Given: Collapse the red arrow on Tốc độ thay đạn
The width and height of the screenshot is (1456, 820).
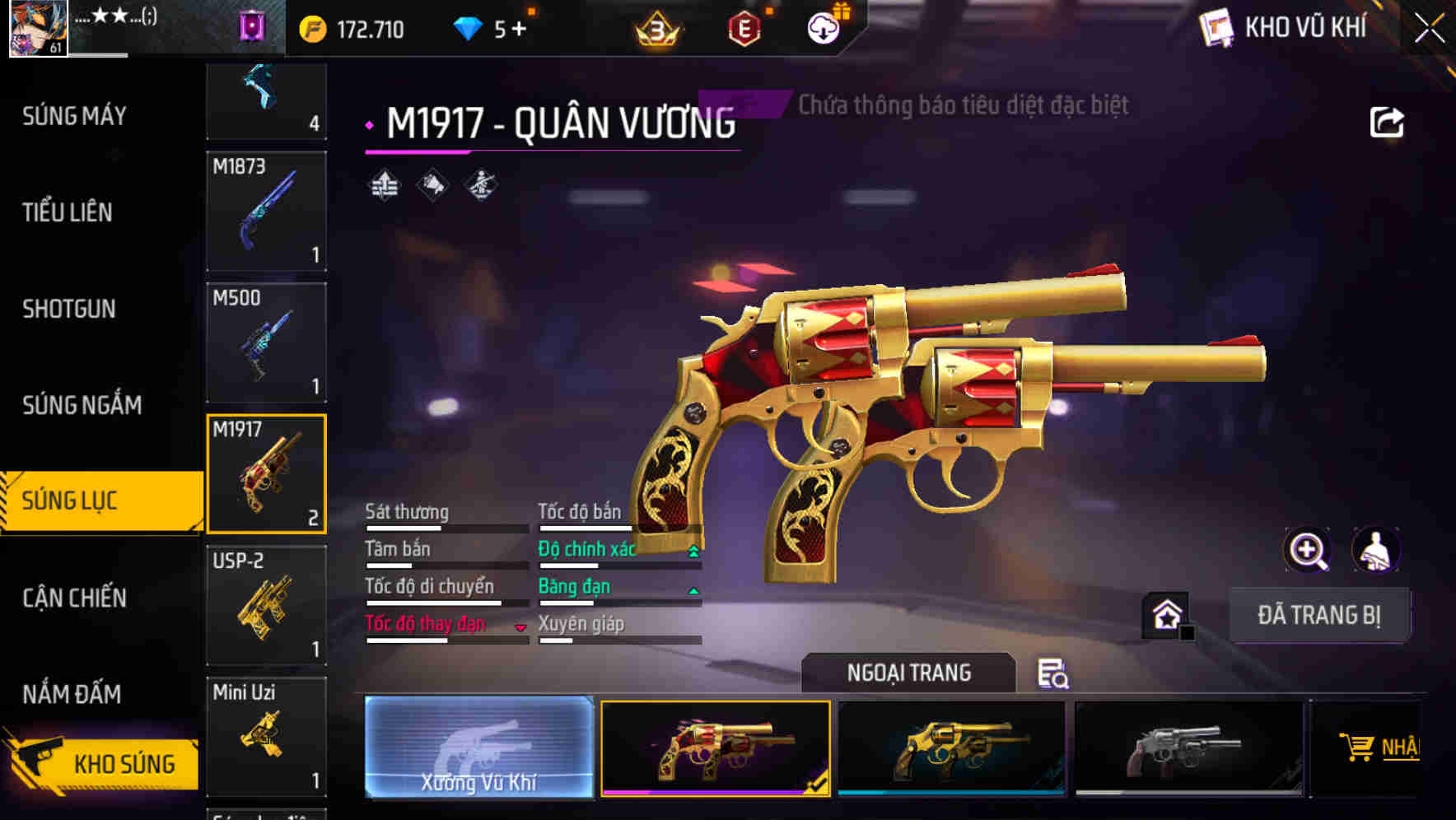Looking at the screenshot, I should click(x=520, y=626).
